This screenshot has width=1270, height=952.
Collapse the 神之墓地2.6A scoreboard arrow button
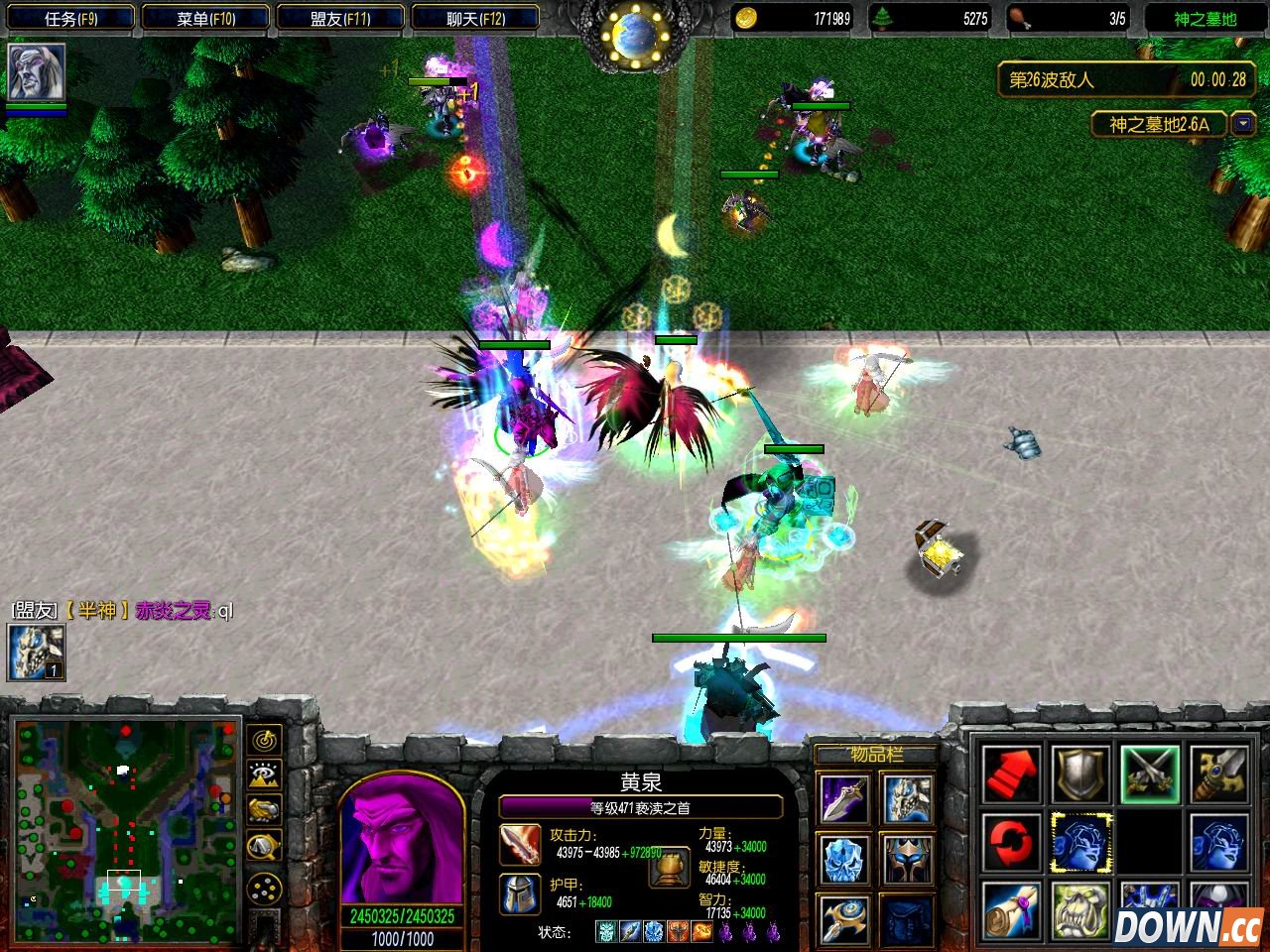pyautogui.click(x=1242, y=124)
